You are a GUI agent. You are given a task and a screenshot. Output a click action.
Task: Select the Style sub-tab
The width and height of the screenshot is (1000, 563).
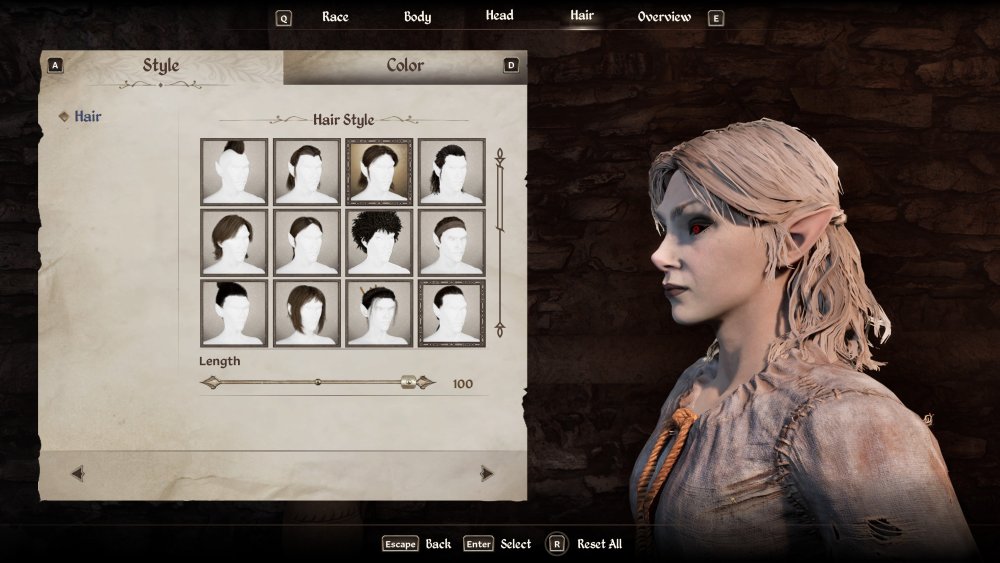point(161,66)
